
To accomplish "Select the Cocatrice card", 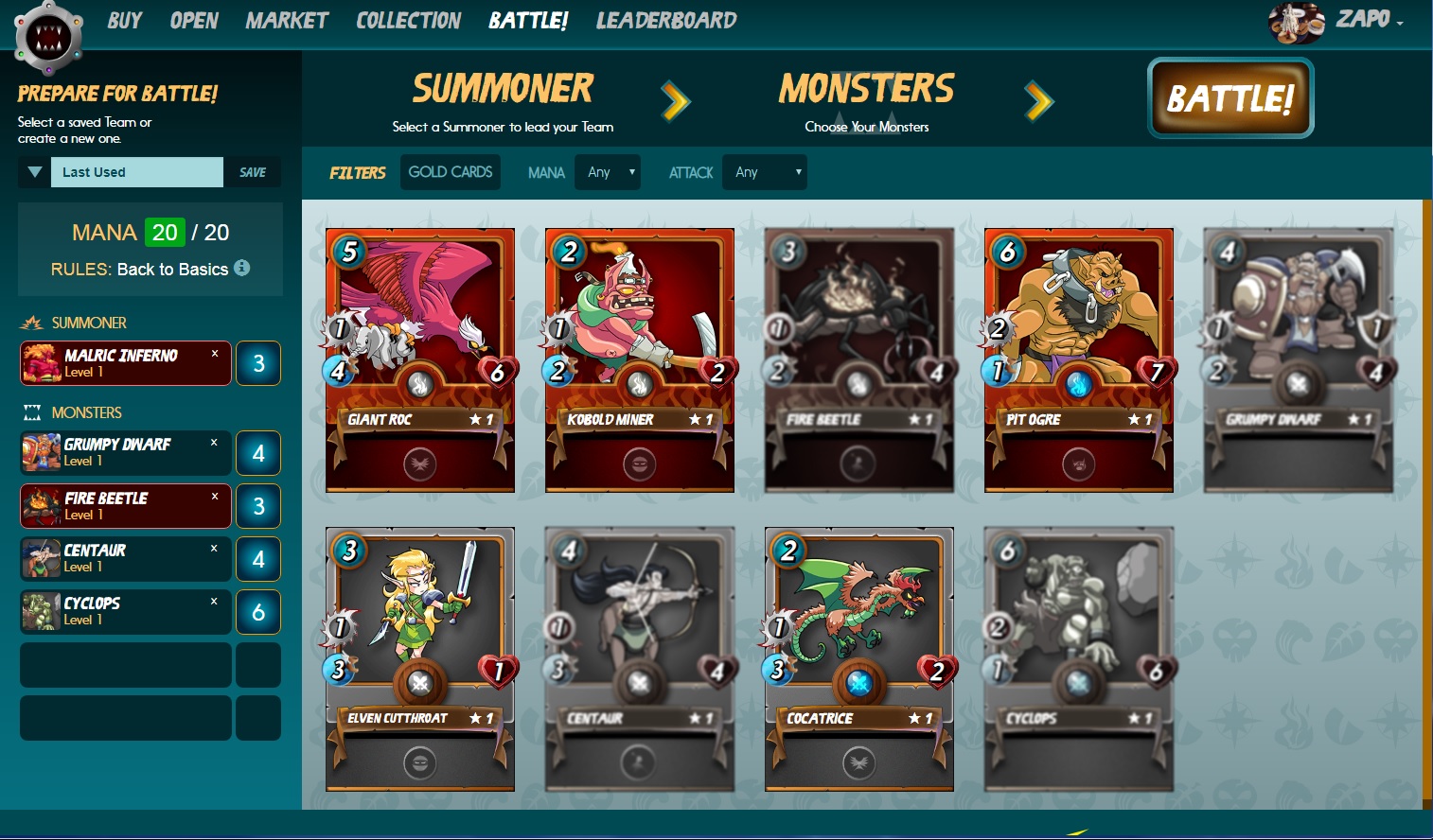I will pyautogui.click(x=859, y=658).
